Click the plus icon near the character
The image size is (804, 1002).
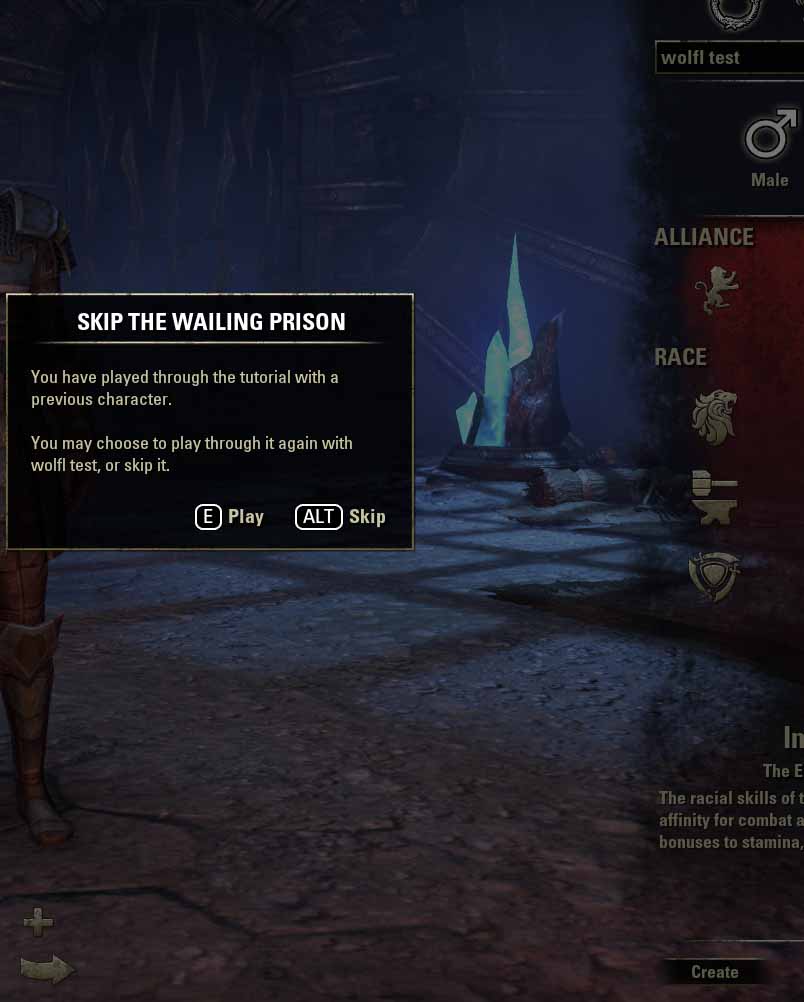[39, 921]
